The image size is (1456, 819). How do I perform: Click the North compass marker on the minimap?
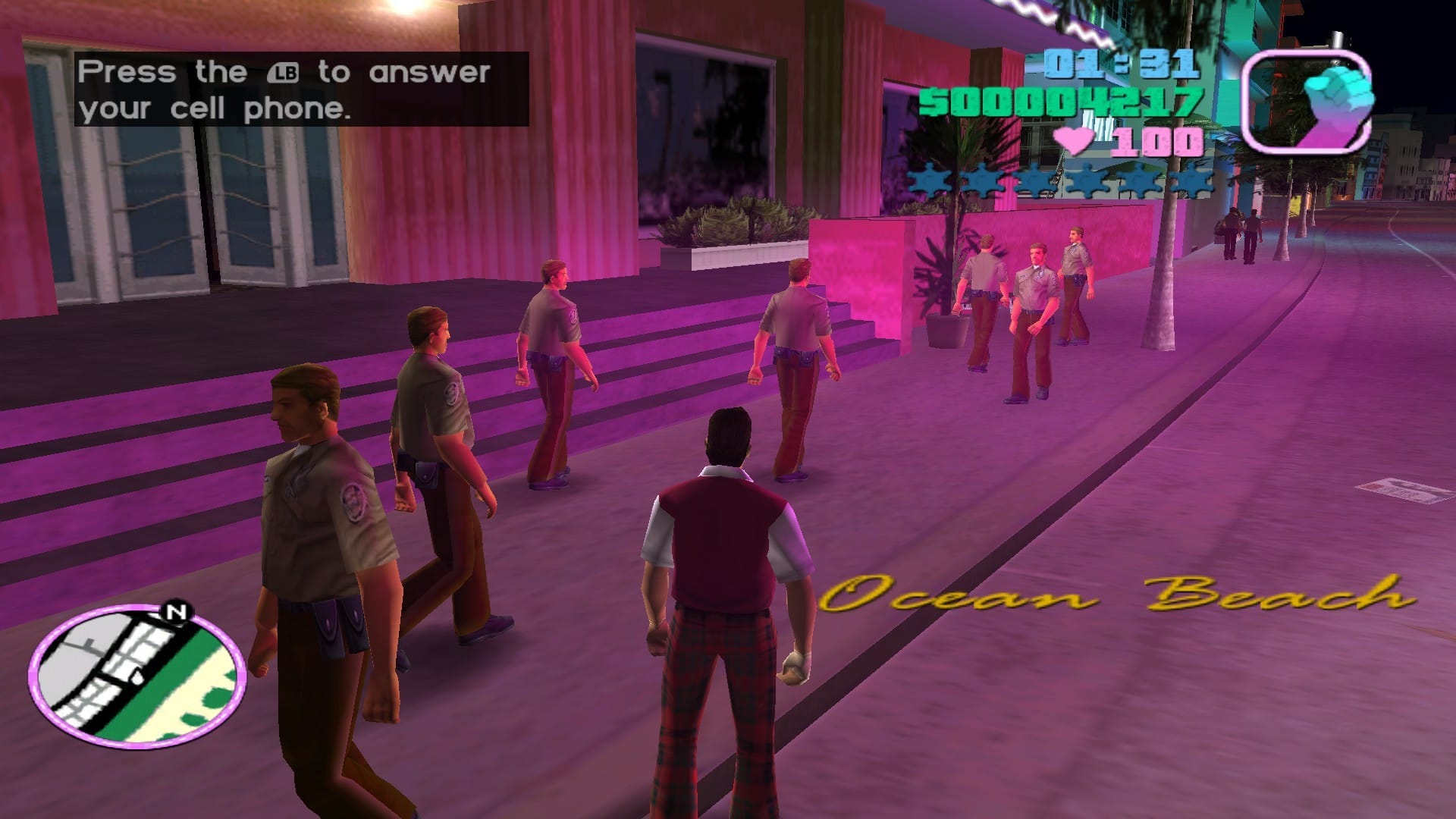[177, 612]
